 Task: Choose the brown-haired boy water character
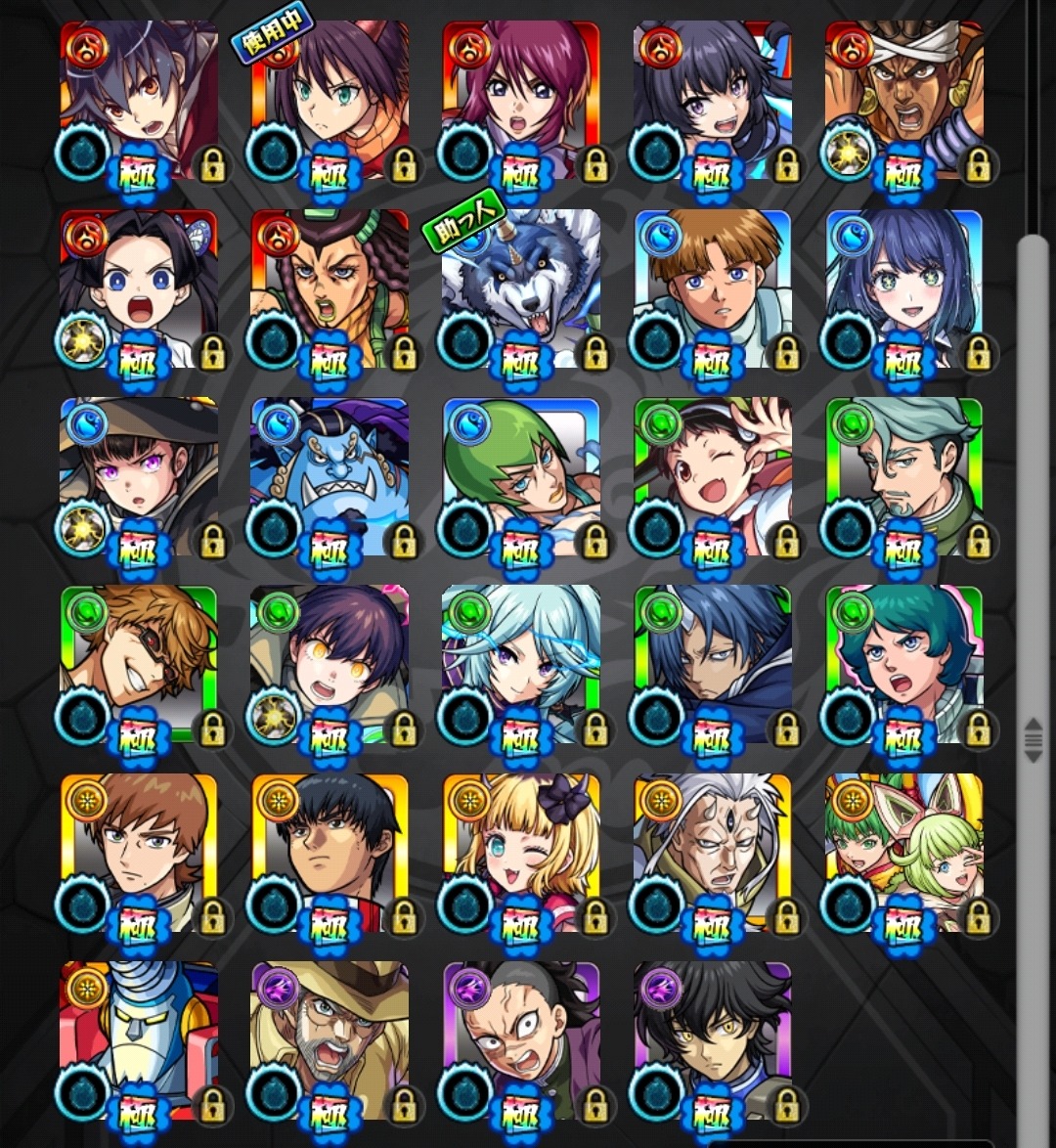pyautogui.click(x=713, y=286)
